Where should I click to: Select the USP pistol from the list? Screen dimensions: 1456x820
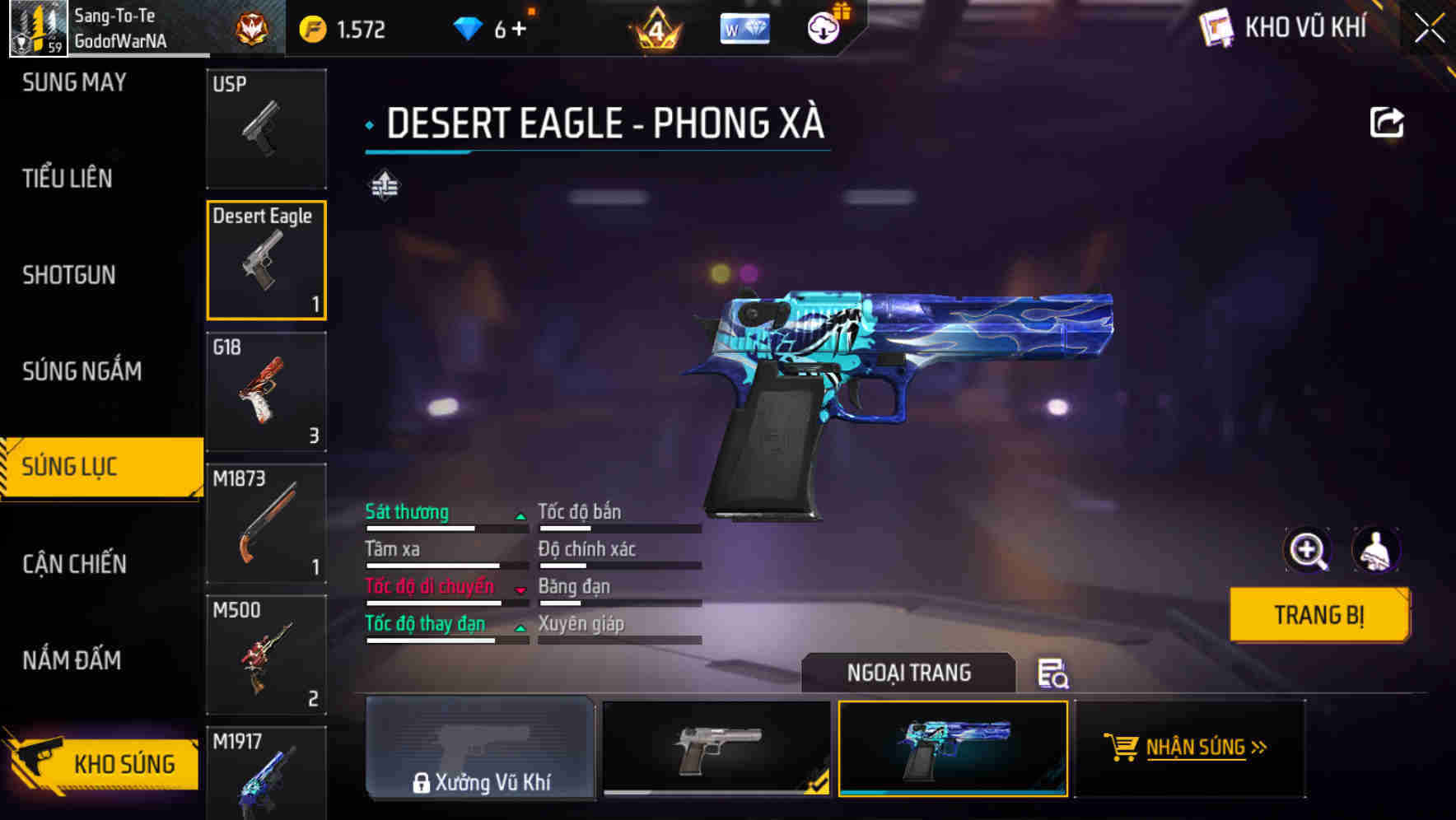[x=266, y=128]
